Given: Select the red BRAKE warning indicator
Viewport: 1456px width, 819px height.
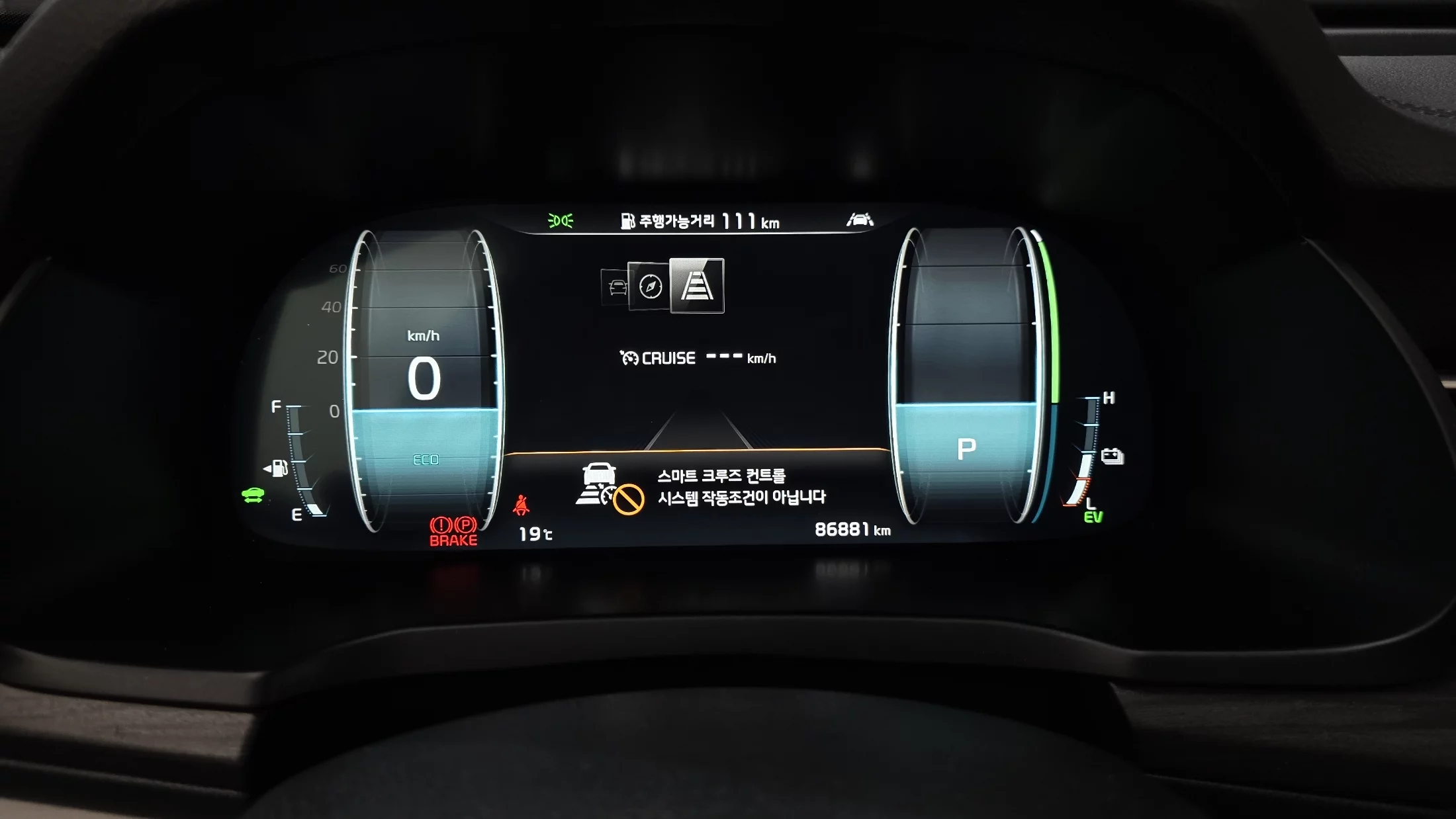Looking at the screenshot, I should click(453, 532).
